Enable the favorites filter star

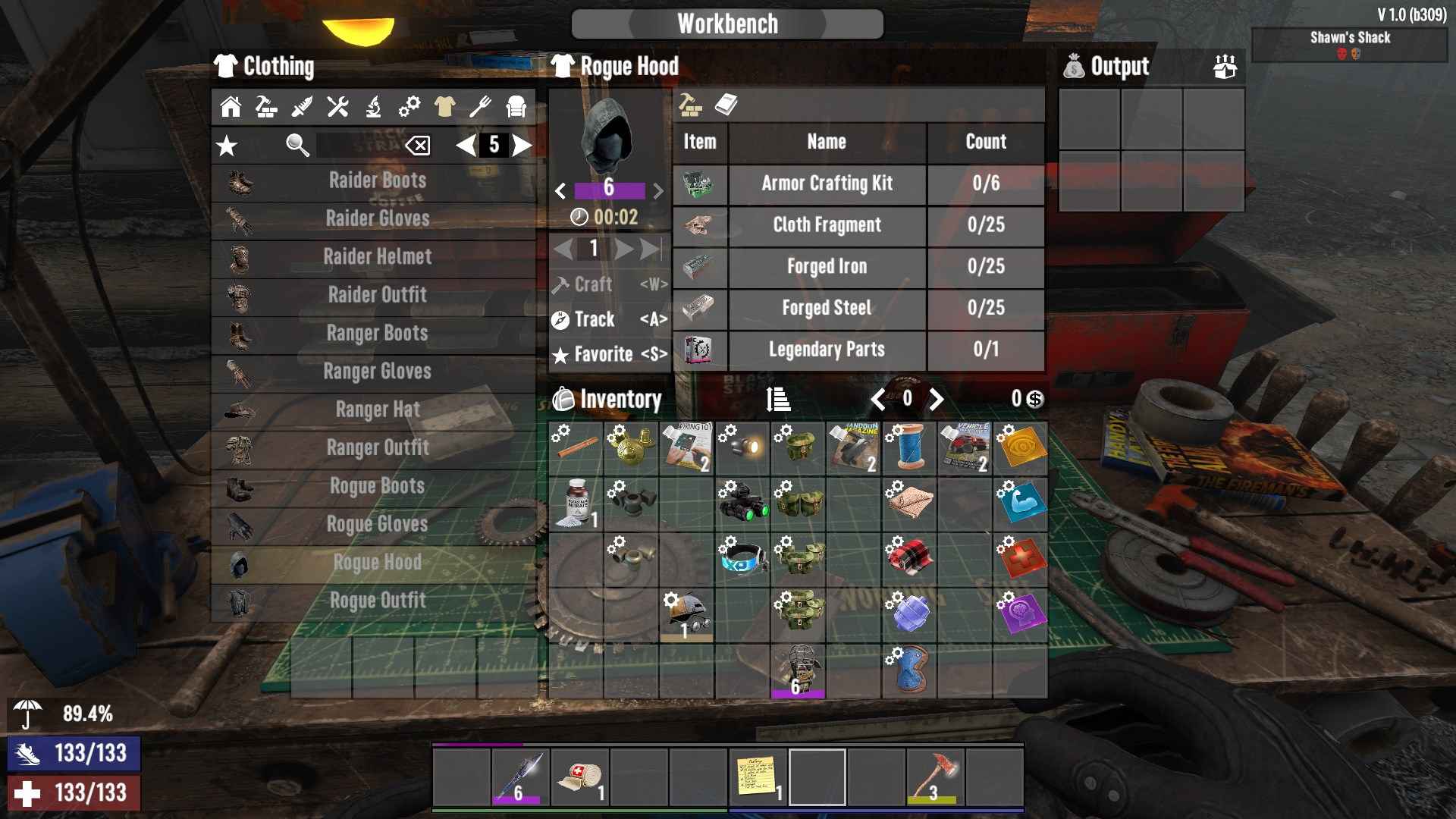[x=227, y=146]
